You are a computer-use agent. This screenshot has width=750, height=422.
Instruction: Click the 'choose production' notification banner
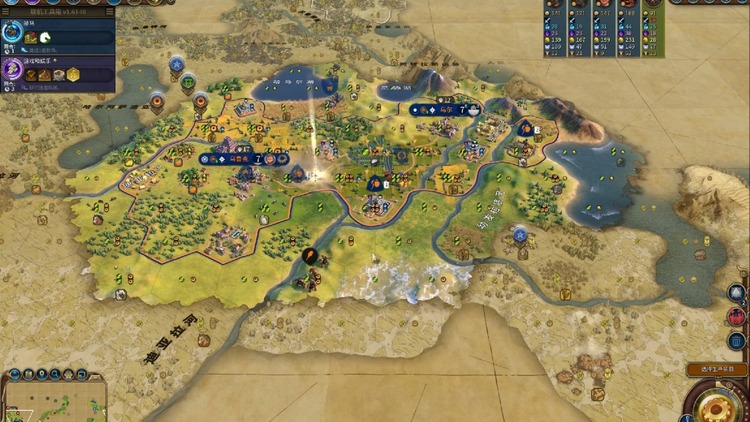716,370
